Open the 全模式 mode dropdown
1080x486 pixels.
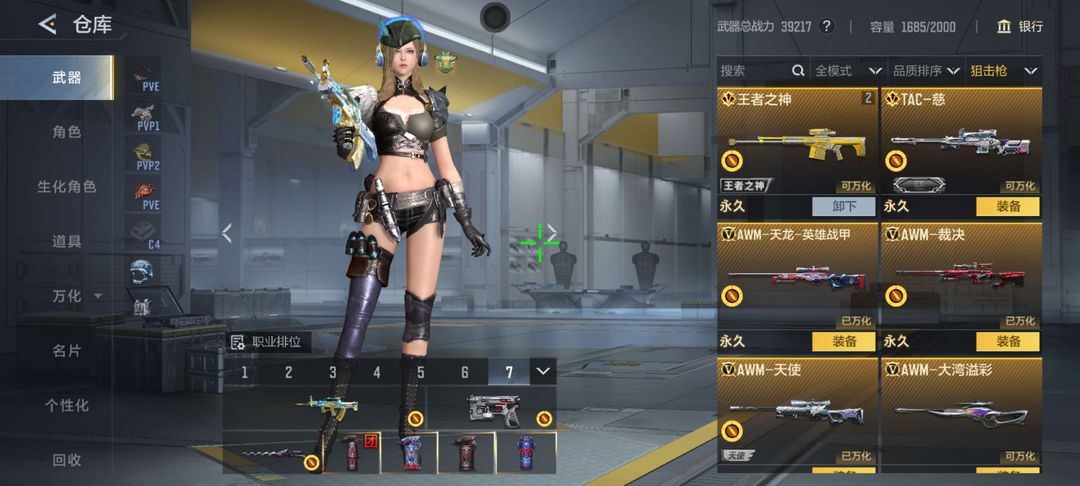pyautogui.click(x=847, y=71)
